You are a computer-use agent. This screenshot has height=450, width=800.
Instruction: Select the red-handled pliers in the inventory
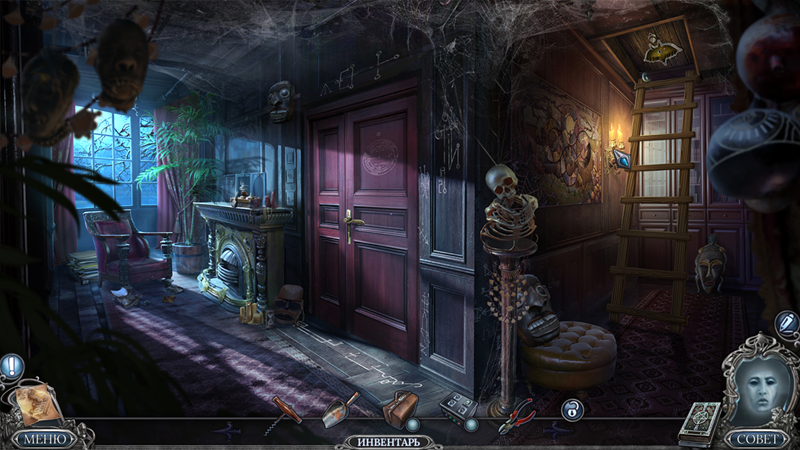(x=517, y=412)
